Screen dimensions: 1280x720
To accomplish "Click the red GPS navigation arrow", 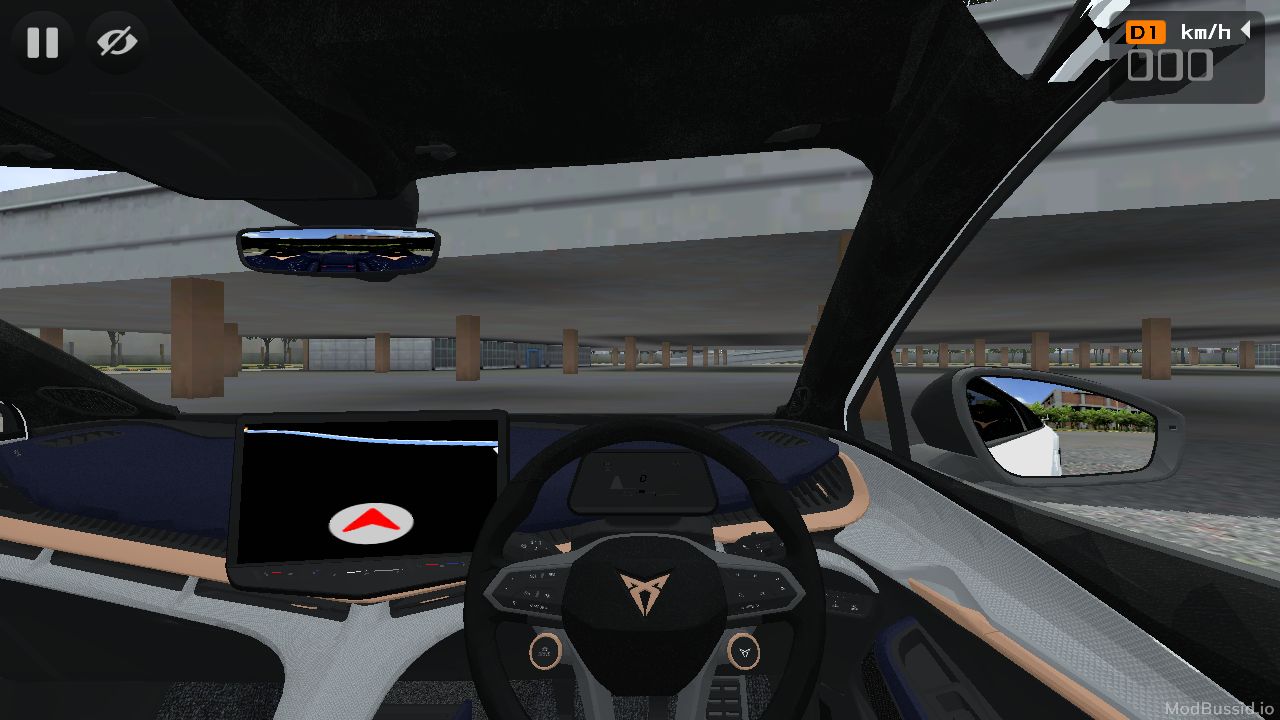I will point(371,520).
